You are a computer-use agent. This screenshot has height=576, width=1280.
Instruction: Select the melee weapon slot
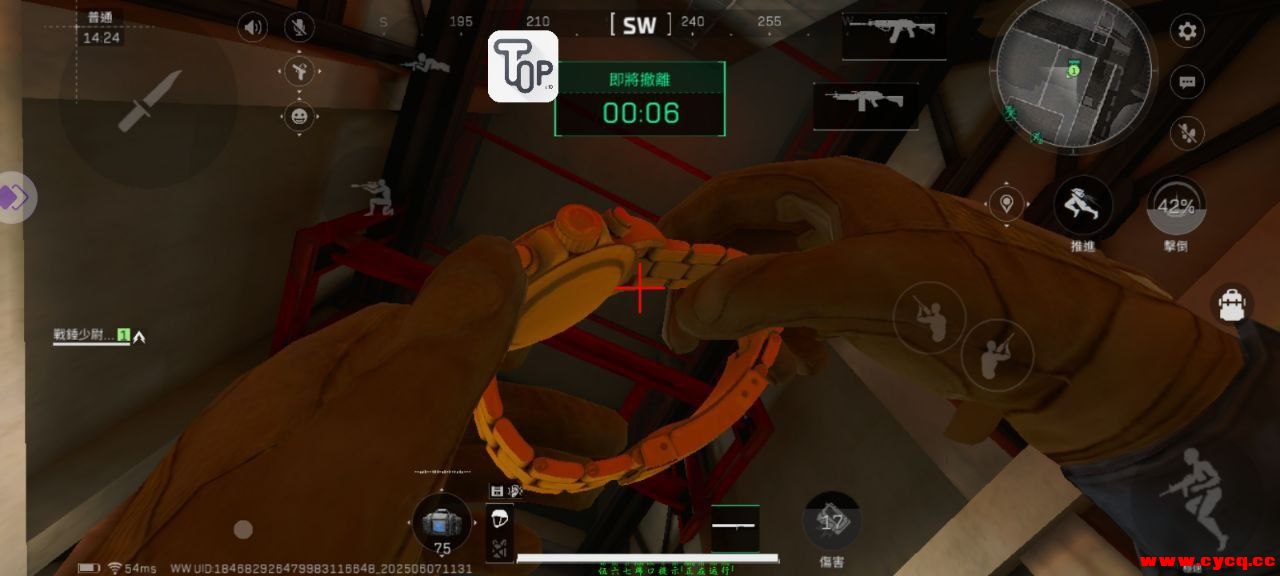pos(735,527)
